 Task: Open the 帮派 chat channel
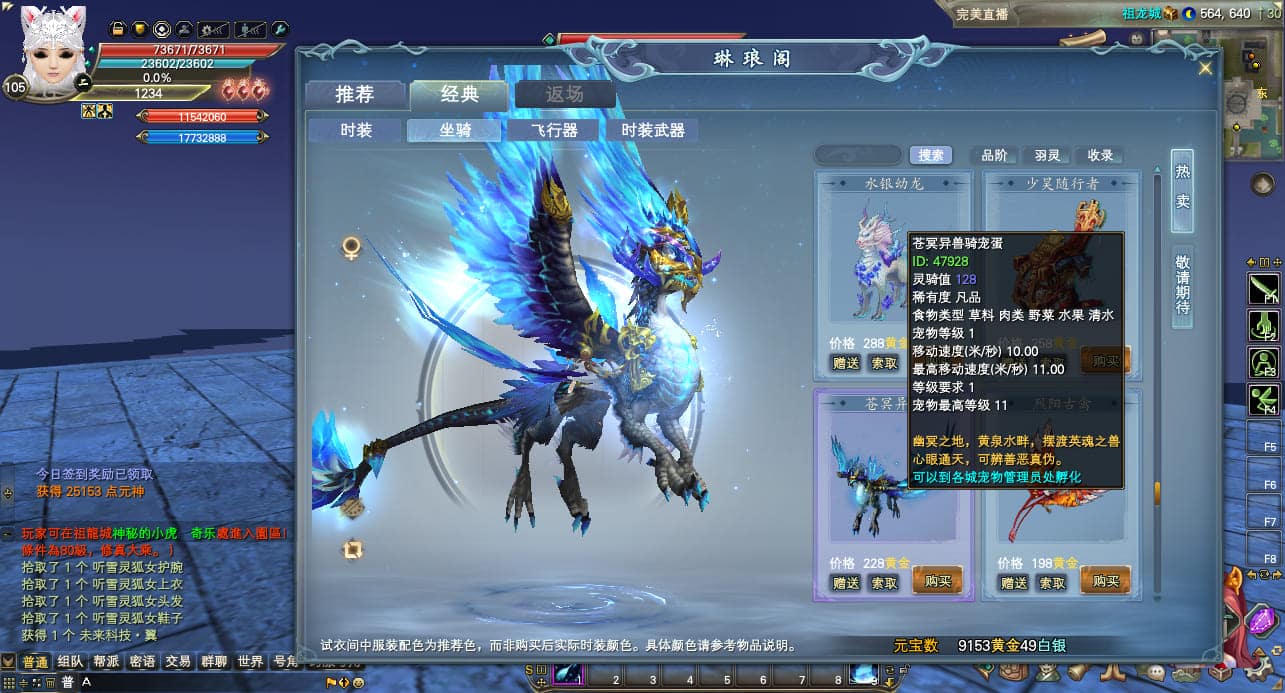coord(107,661)
